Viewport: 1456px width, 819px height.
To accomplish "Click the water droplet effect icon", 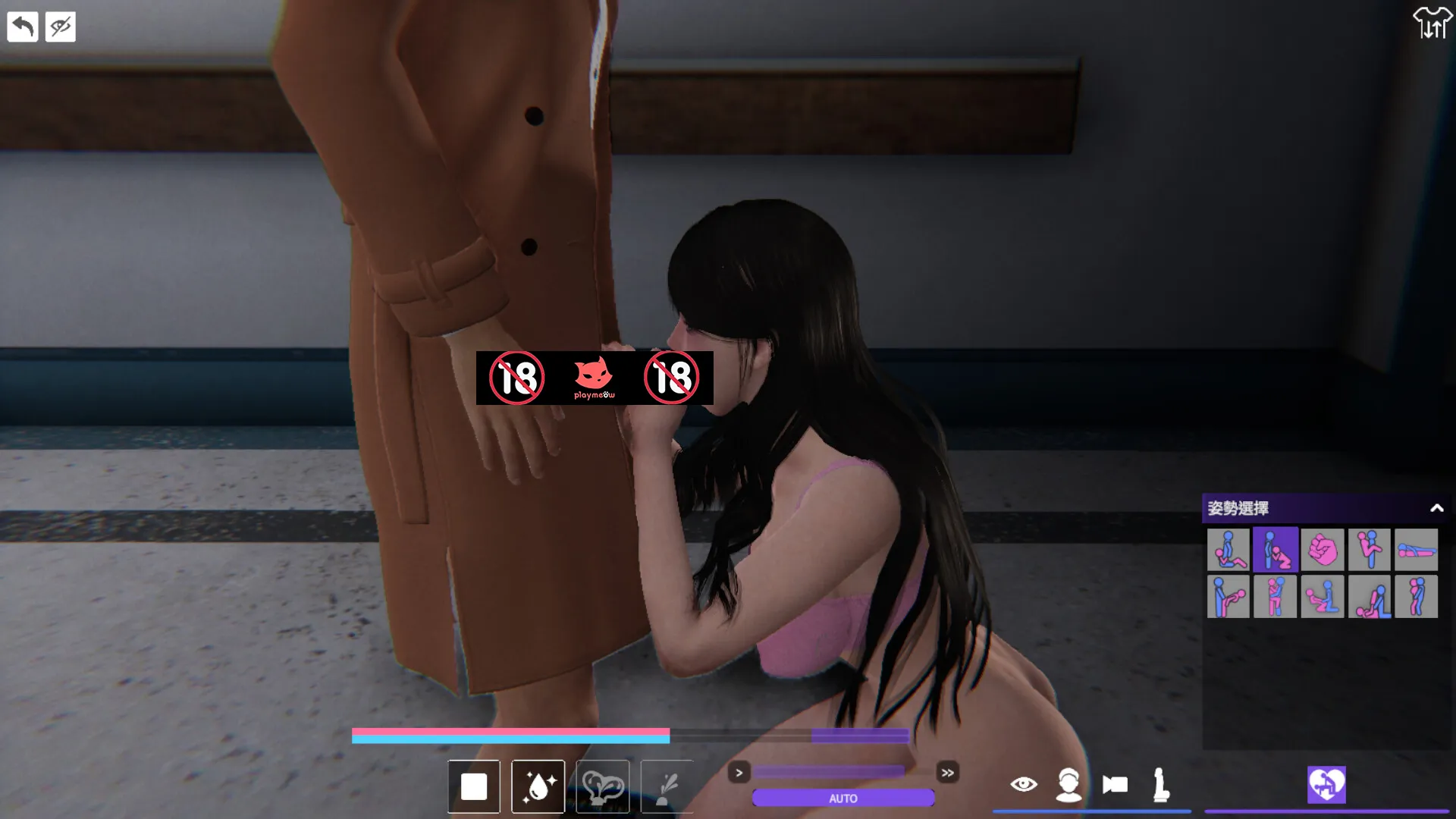I will pos(538,786).
